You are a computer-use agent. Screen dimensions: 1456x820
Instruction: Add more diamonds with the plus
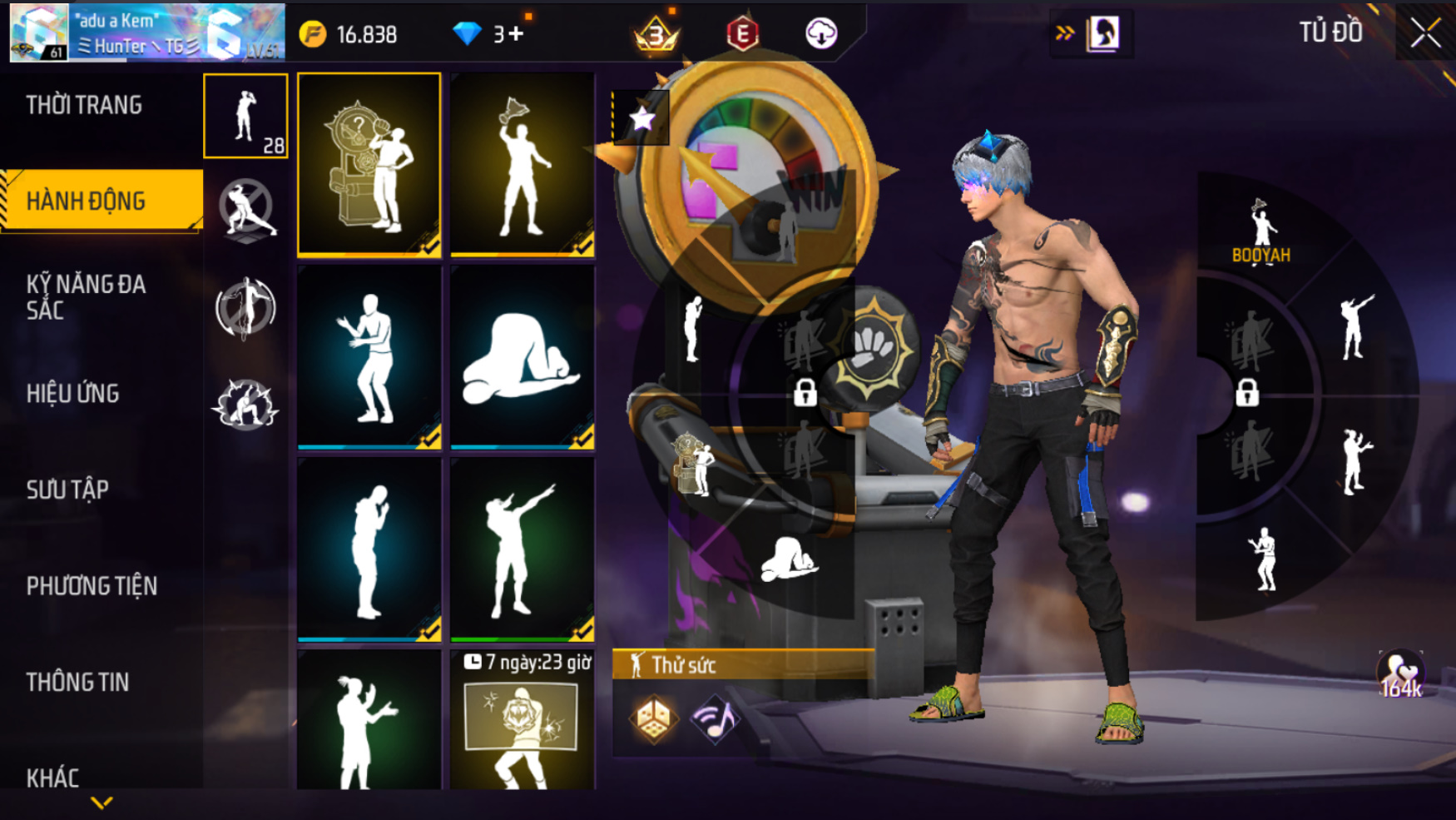click(x=516, y=34)
